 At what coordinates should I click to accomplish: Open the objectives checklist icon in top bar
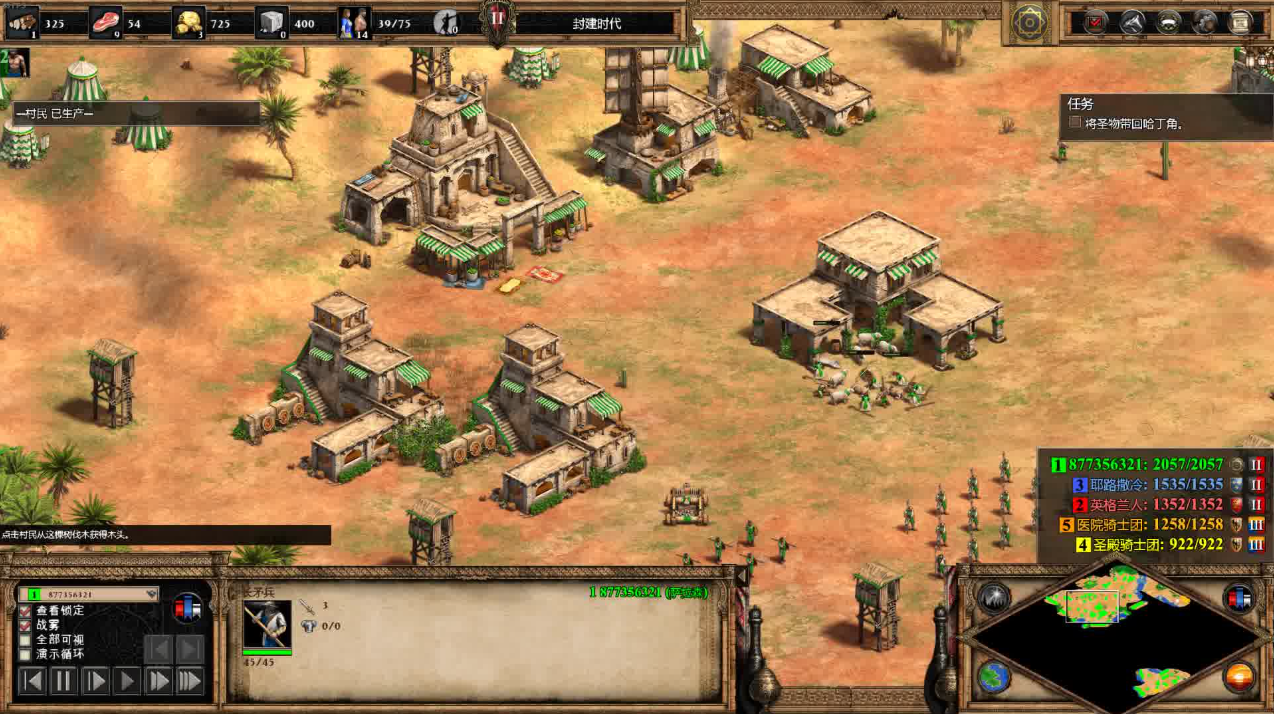1096,22
